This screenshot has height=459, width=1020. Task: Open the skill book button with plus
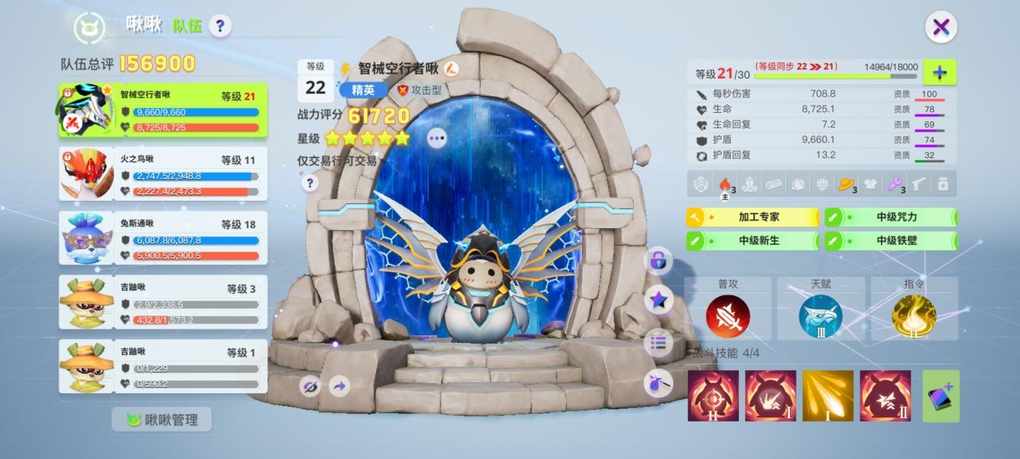tap(940, 396)
